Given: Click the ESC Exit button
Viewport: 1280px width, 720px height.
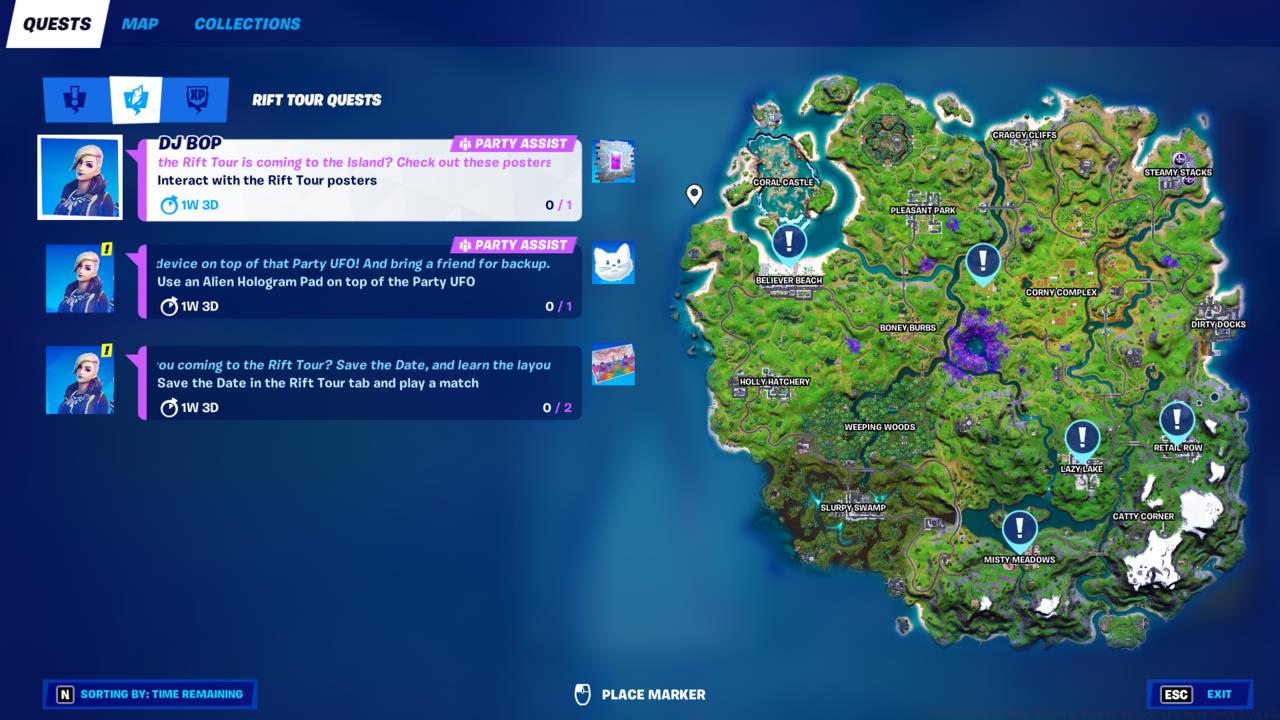Looking at the screenshot, I should 1199,694.
